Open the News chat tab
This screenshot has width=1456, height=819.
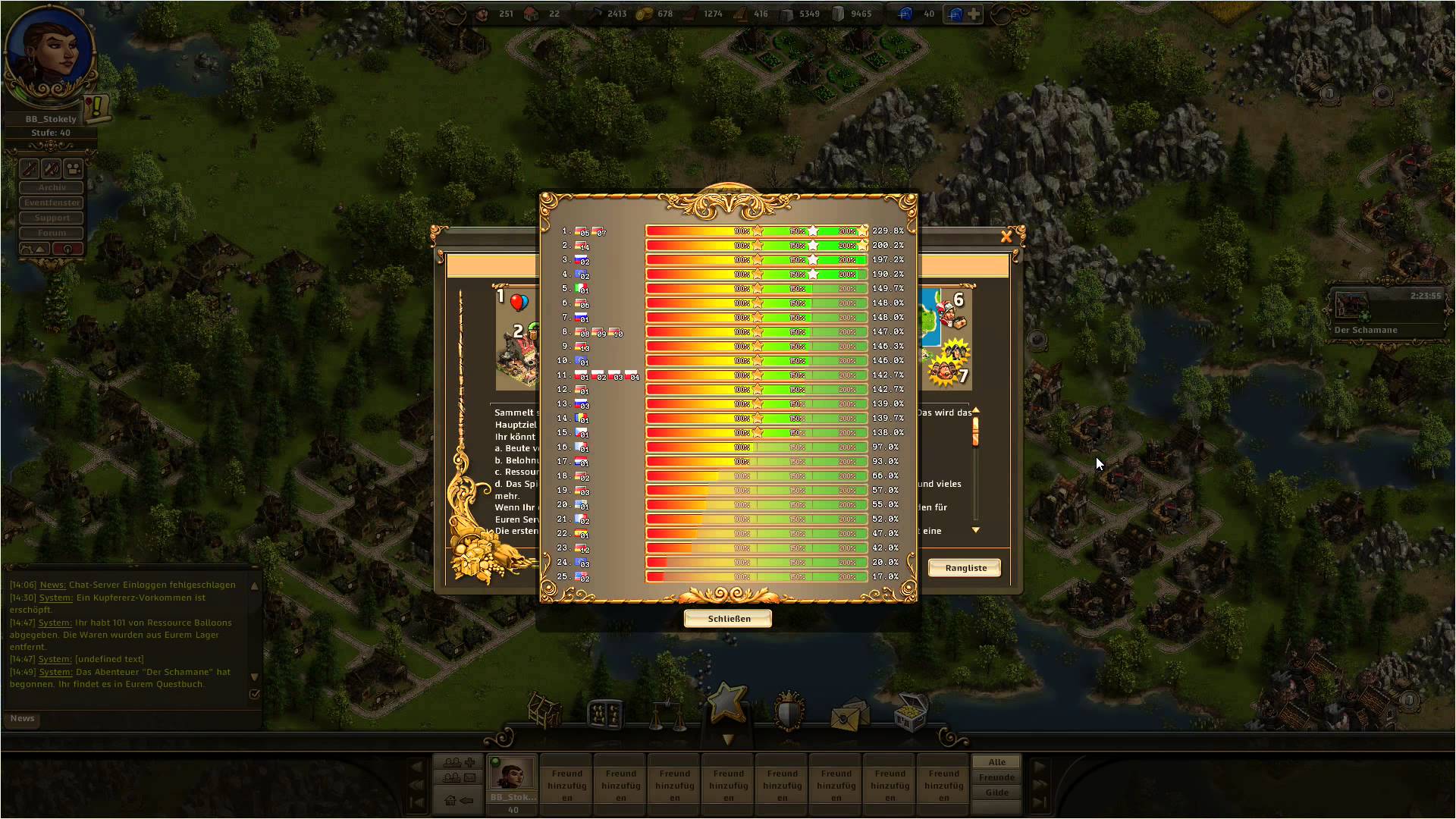(x=22, y=718)
